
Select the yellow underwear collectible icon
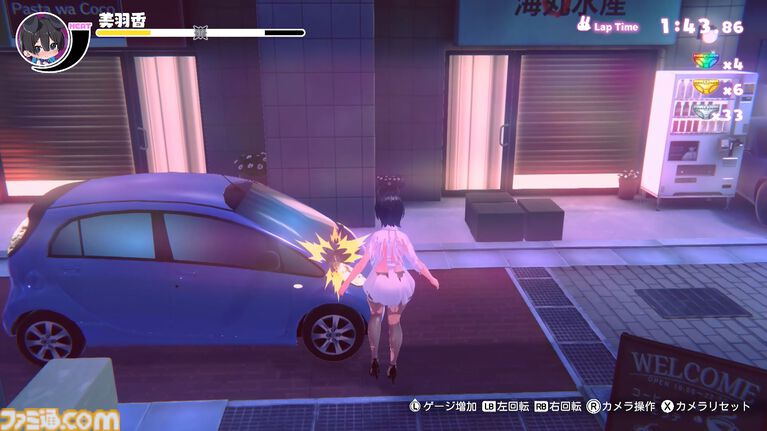click(x=706, y=88)
